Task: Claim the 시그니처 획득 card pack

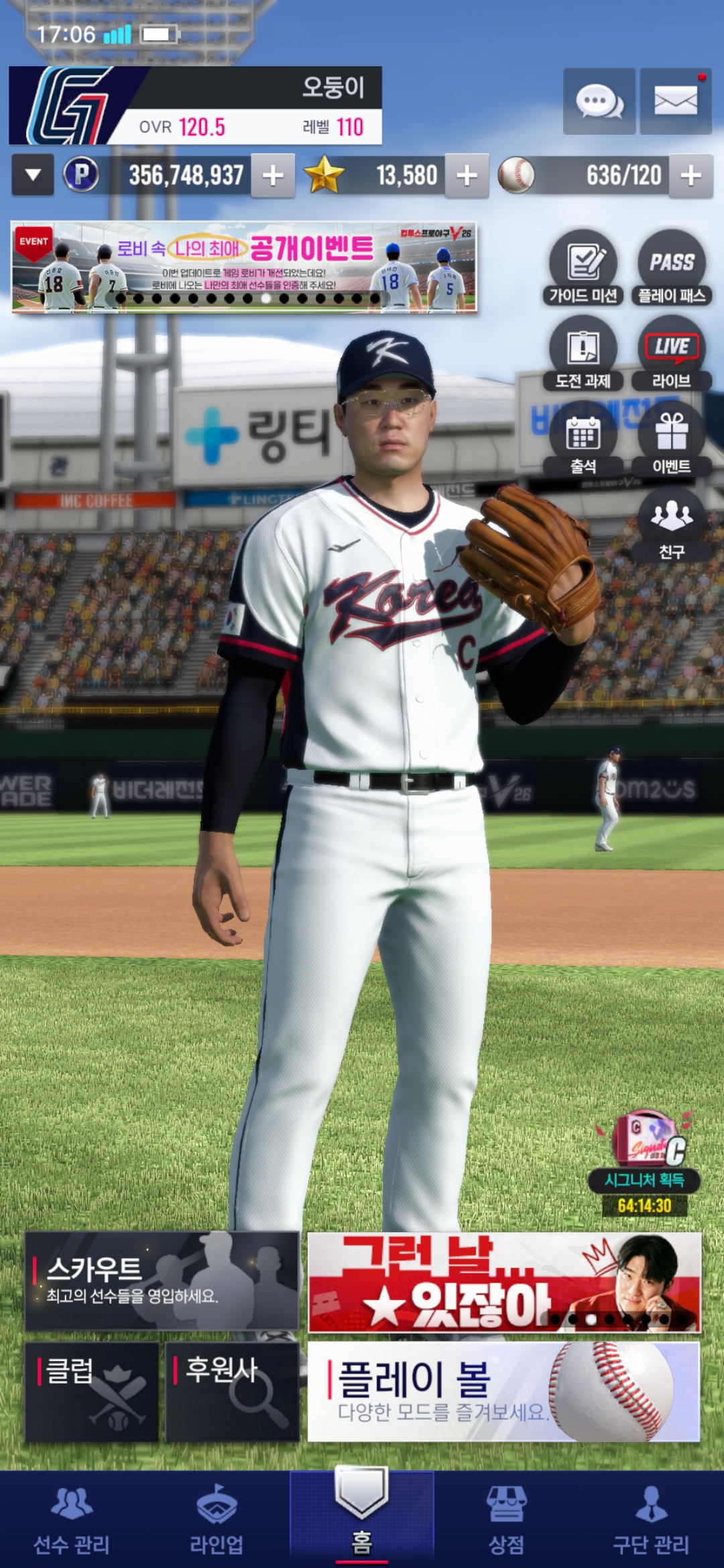Action: click(x=645, y=1153)
